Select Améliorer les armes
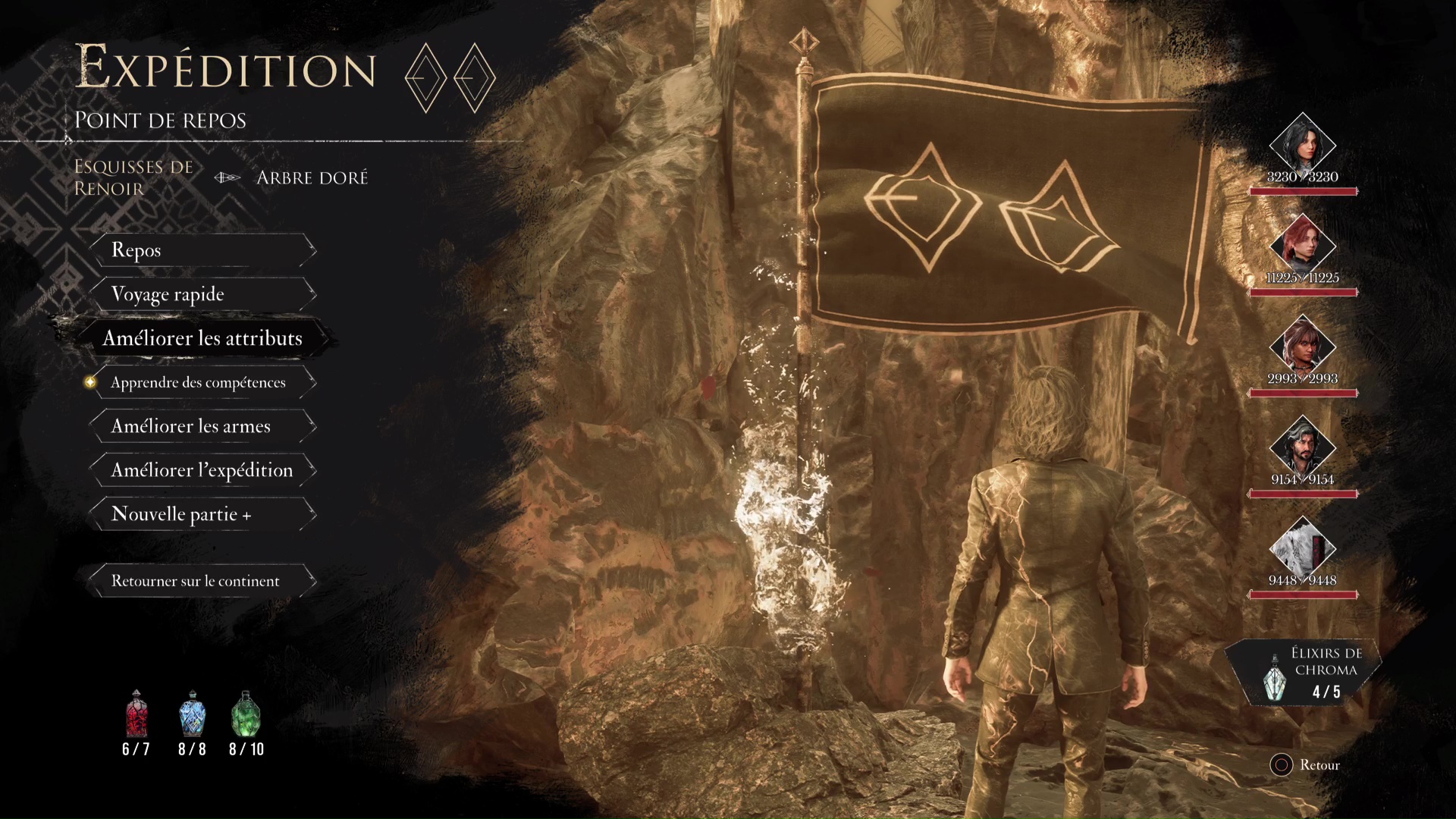The width and height of the screenshot is (1456, 819). click(202, 426)
